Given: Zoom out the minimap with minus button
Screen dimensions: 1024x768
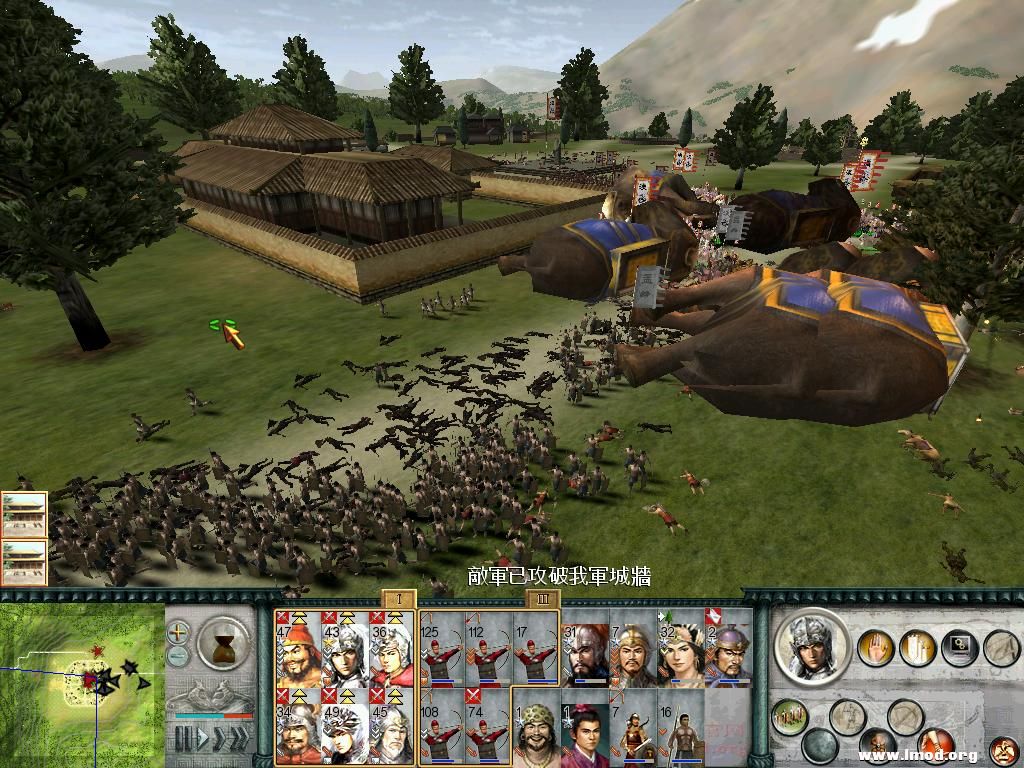Looking at the screenshot, I should pos(178,655).
